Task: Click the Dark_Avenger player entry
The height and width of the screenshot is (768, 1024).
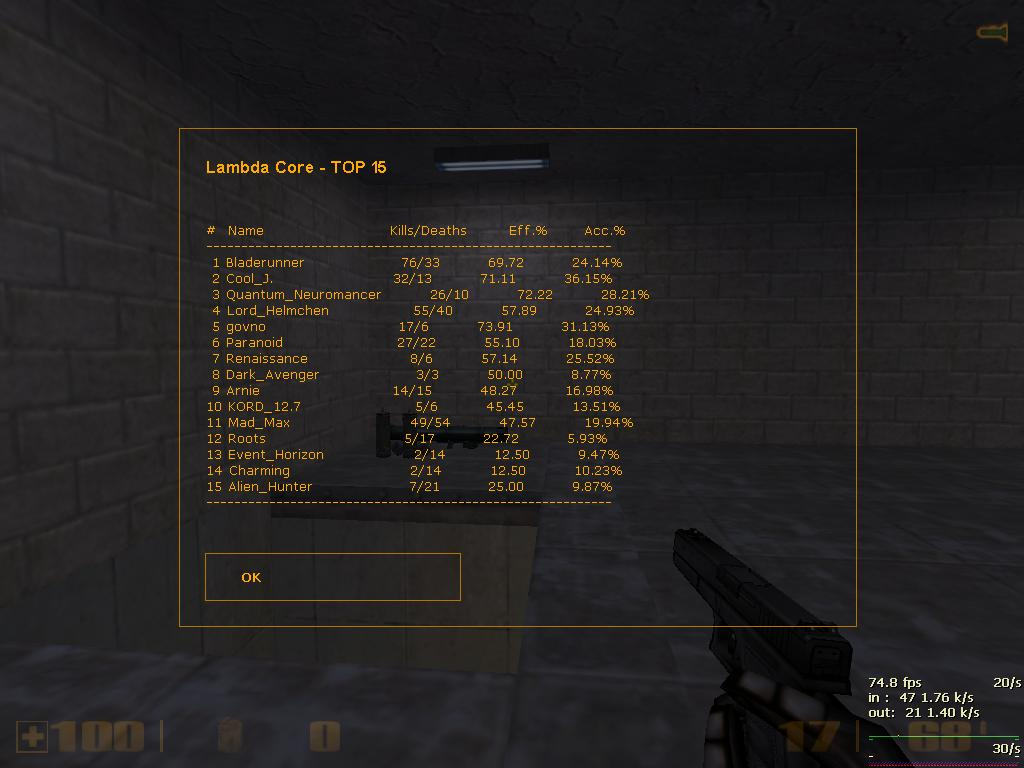Action: (x=272, y=375)
